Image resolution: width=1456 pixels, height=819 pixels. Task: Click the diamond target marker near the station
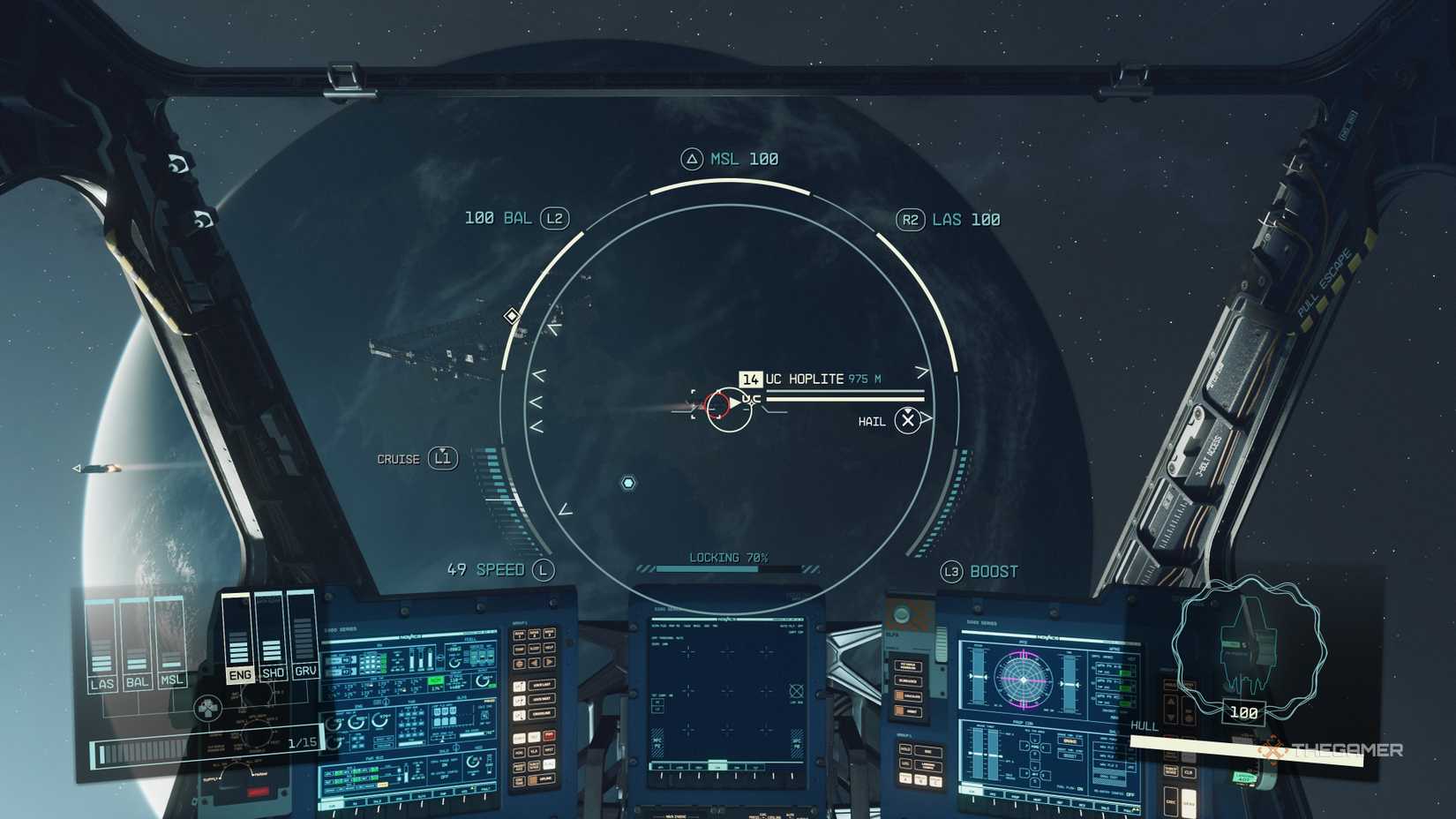[512, 315]
